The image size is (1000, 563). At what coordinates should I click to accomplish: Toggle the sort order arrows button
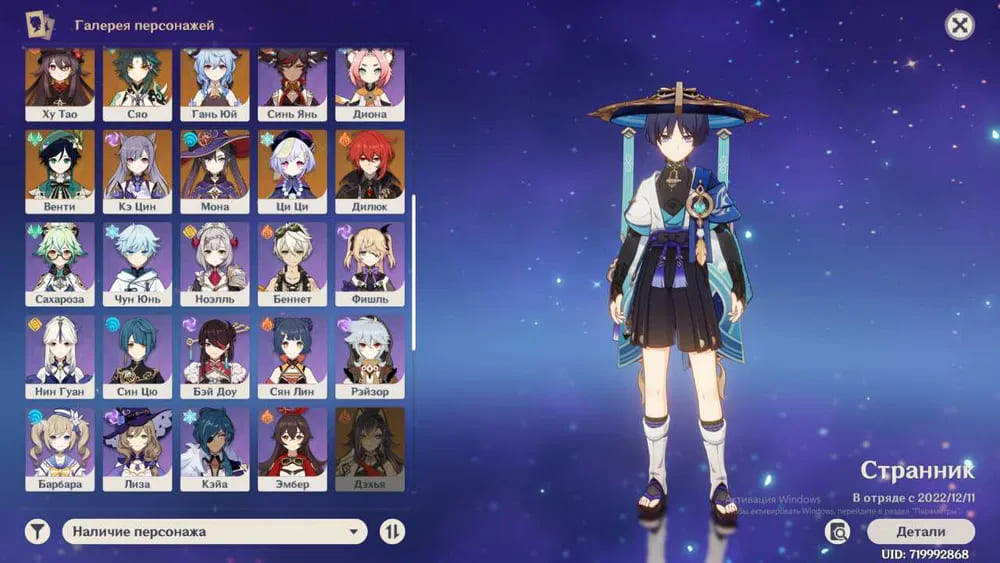click(x=393, y=532)
